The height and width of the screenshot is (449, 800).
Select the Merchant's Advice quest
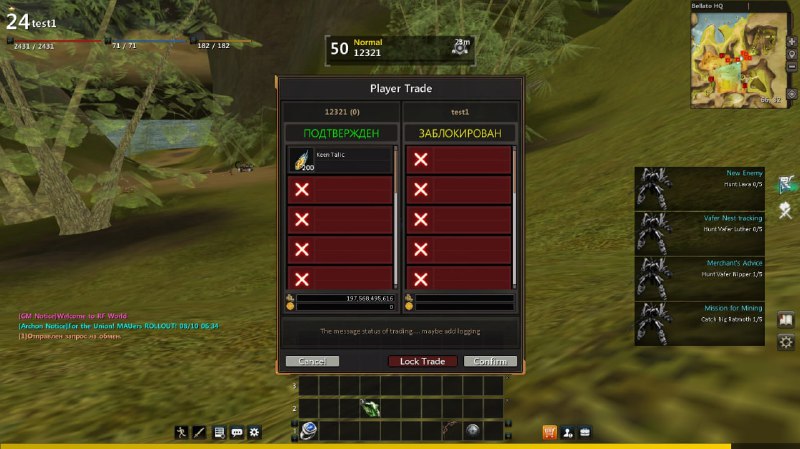tap(699, 277)
